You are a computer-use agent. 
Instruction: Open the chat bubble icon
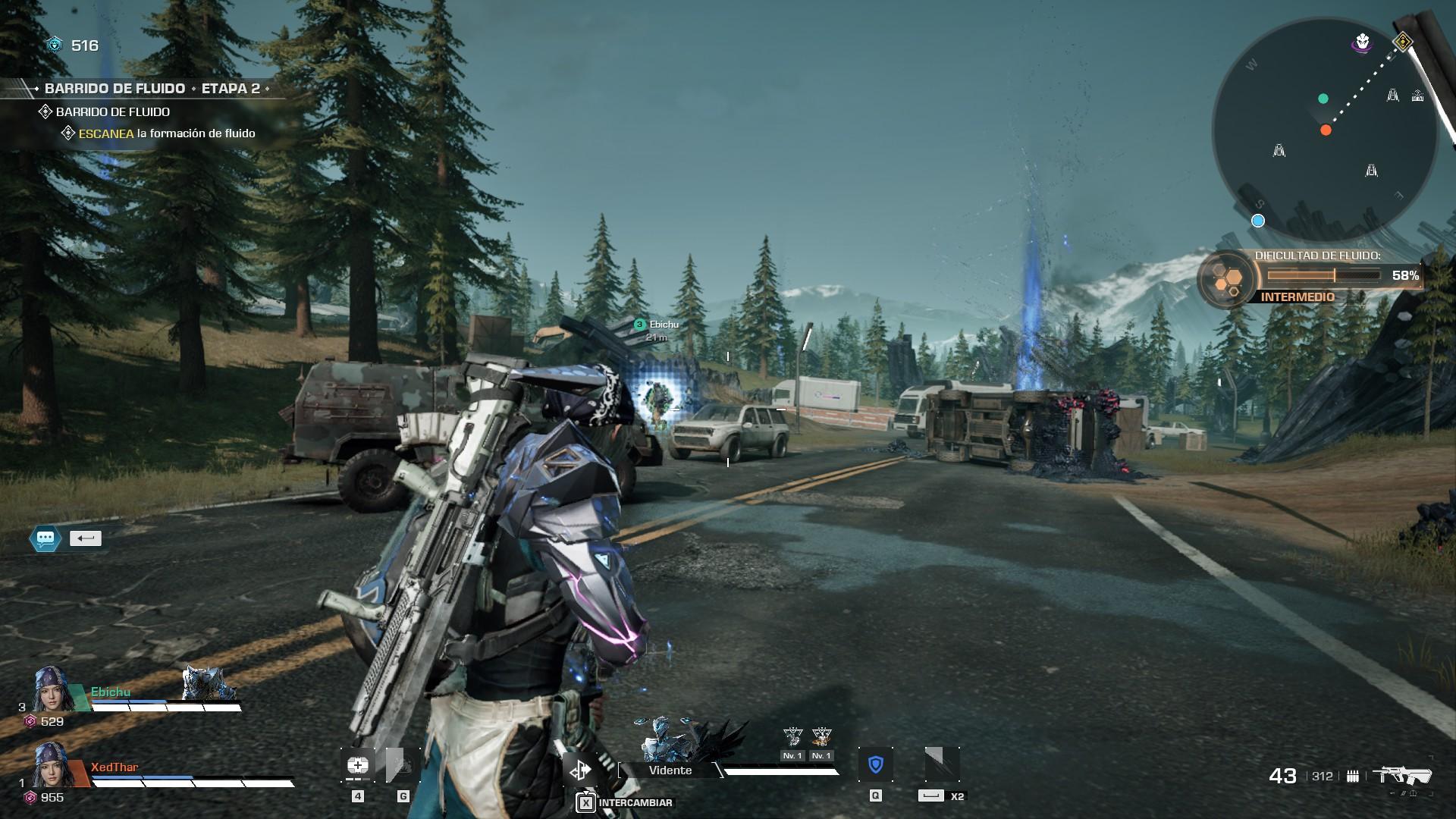(45, 538)
